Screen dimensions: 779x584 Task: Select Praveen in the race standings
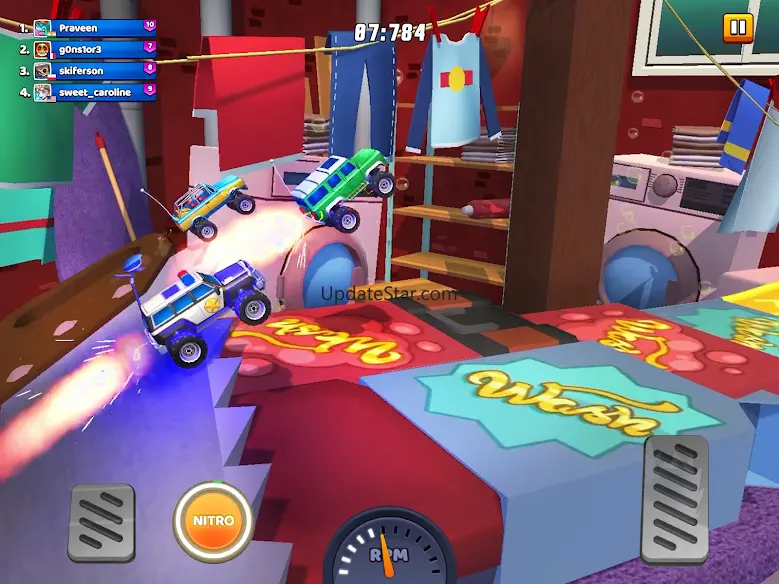[x=95, y=28]
